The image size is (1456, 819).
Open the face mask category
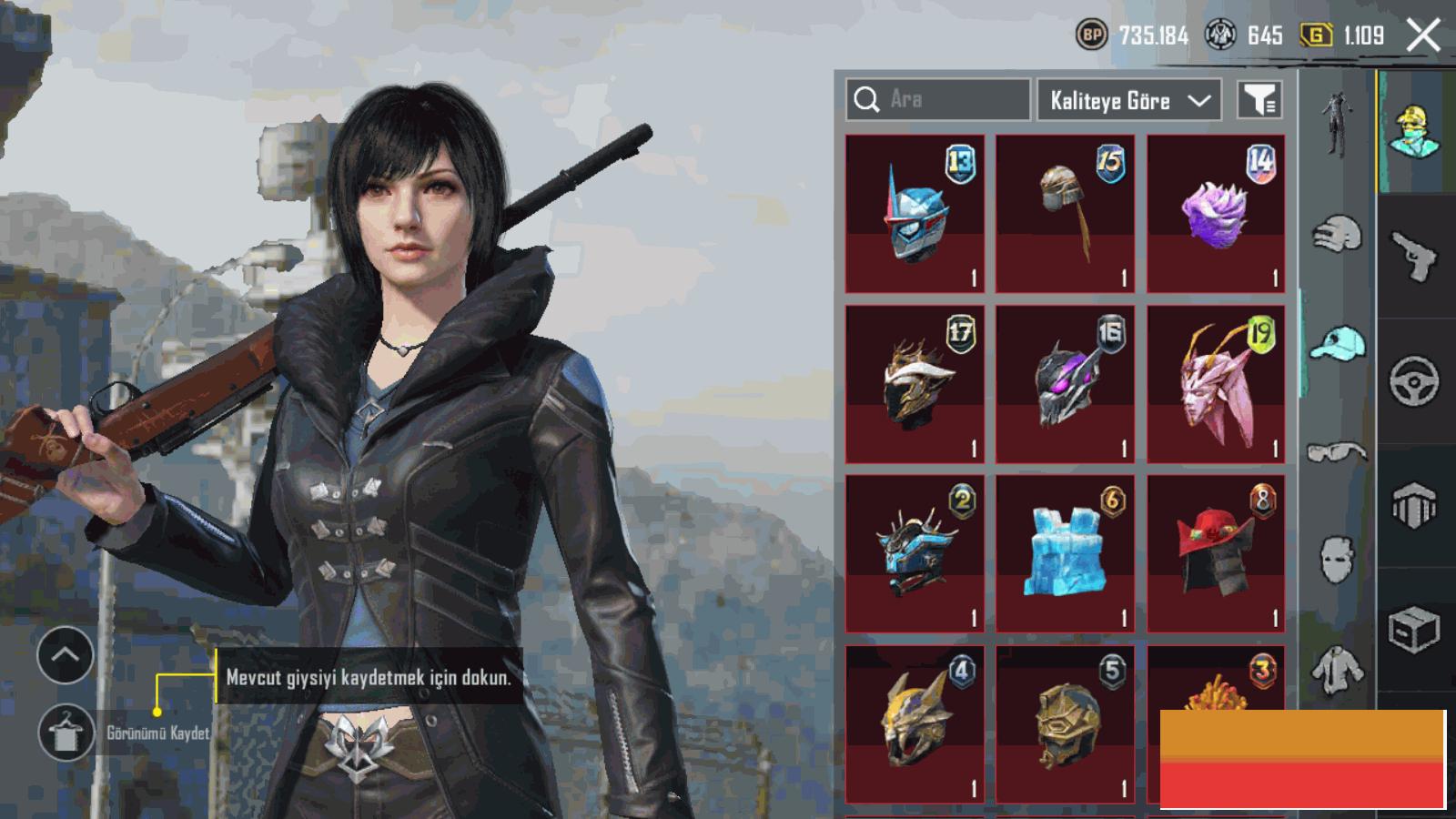pos(1335,558)
